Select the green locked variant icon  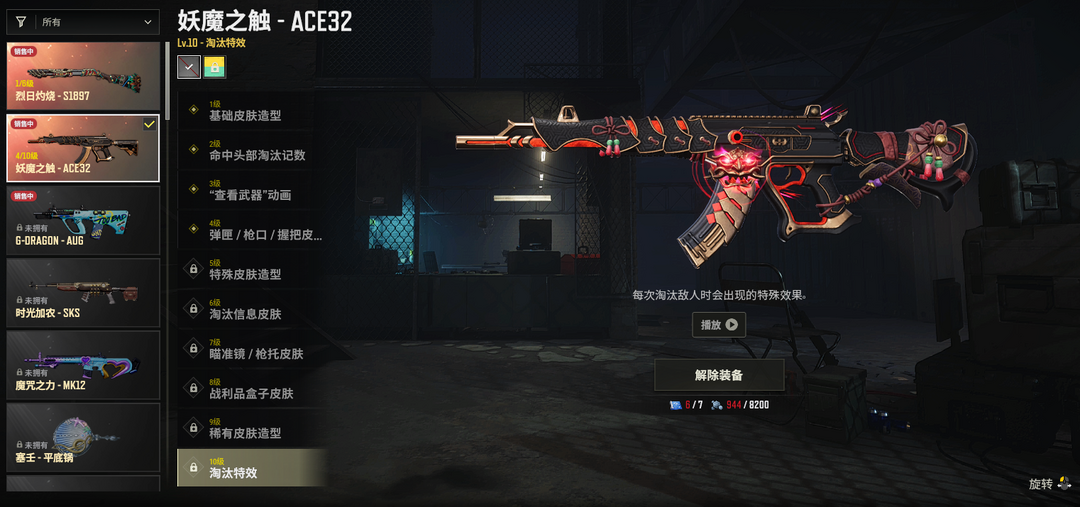pos(215,67)
